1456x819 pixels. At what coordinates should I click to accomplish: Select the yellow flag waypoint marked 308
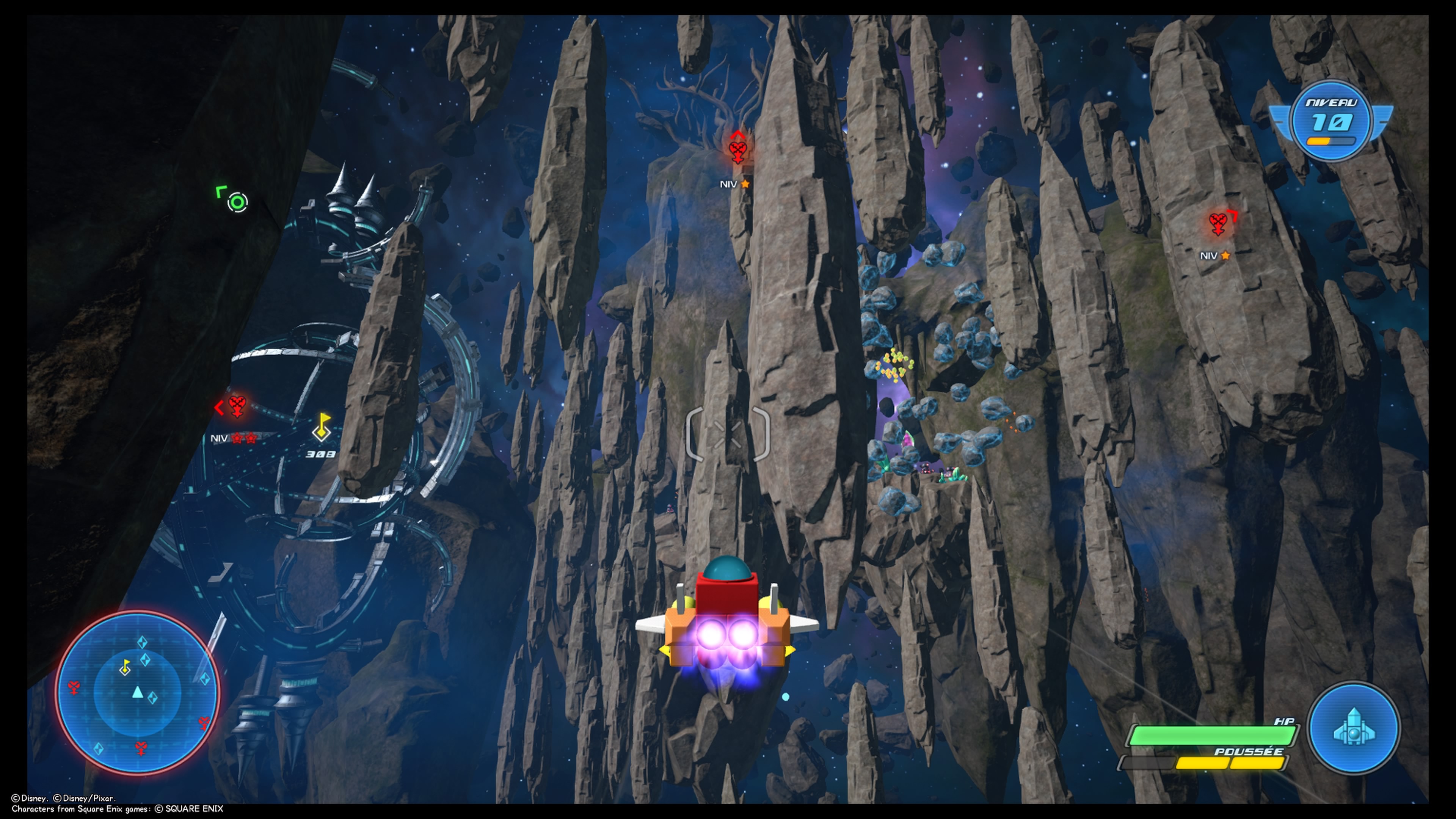click(322, 427)
